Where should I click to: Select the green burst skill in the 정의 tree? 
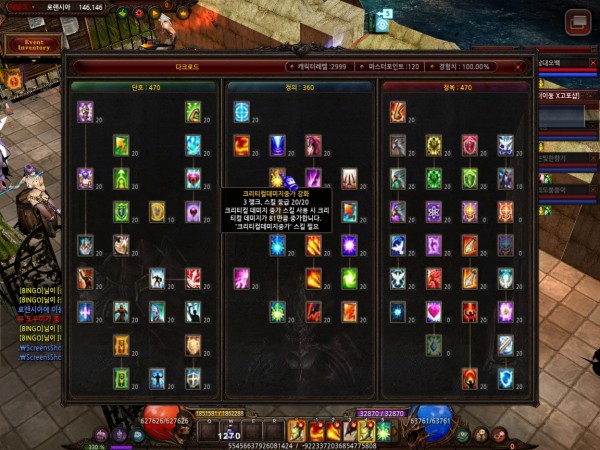pyautogui.click(x=277, y=312)
